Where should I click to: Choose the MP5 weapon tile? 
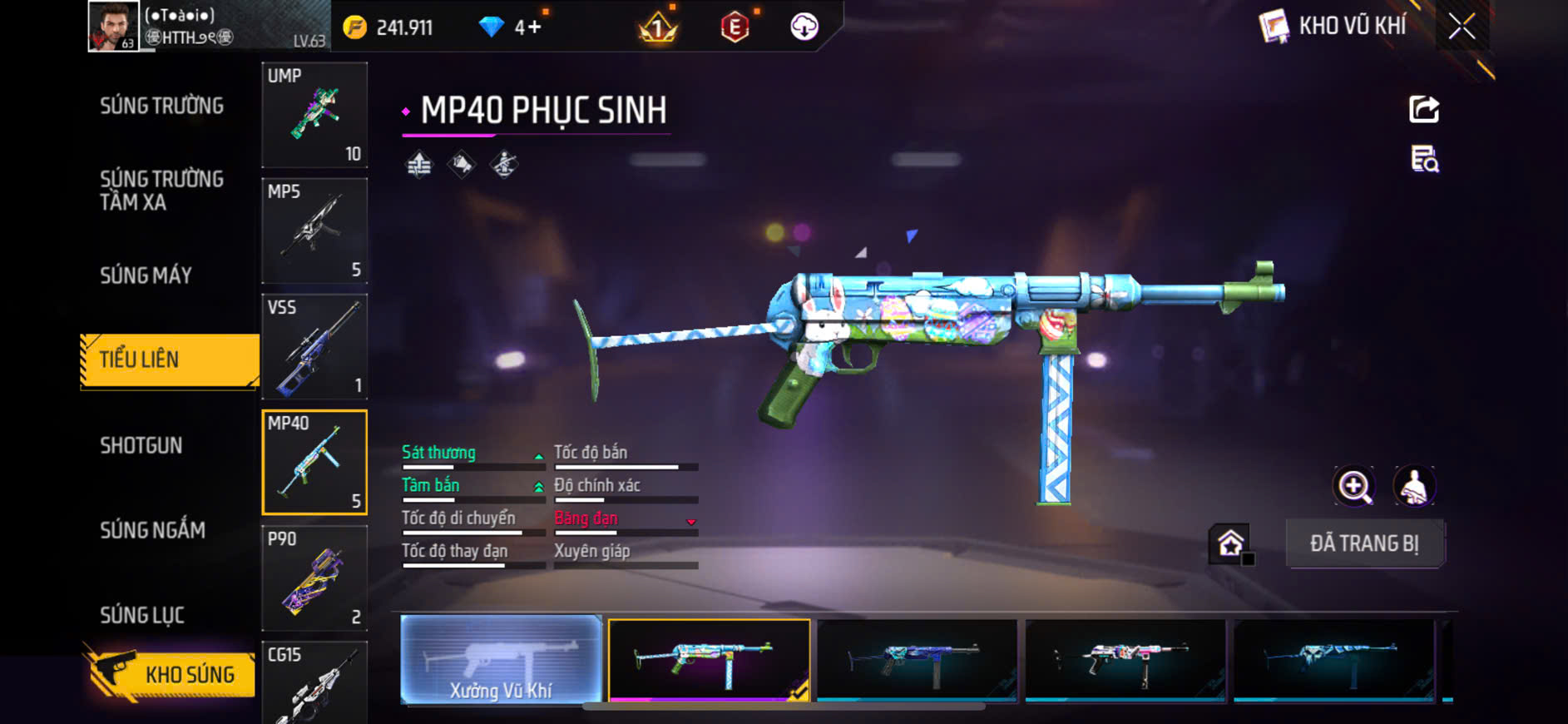pos(314,231)
